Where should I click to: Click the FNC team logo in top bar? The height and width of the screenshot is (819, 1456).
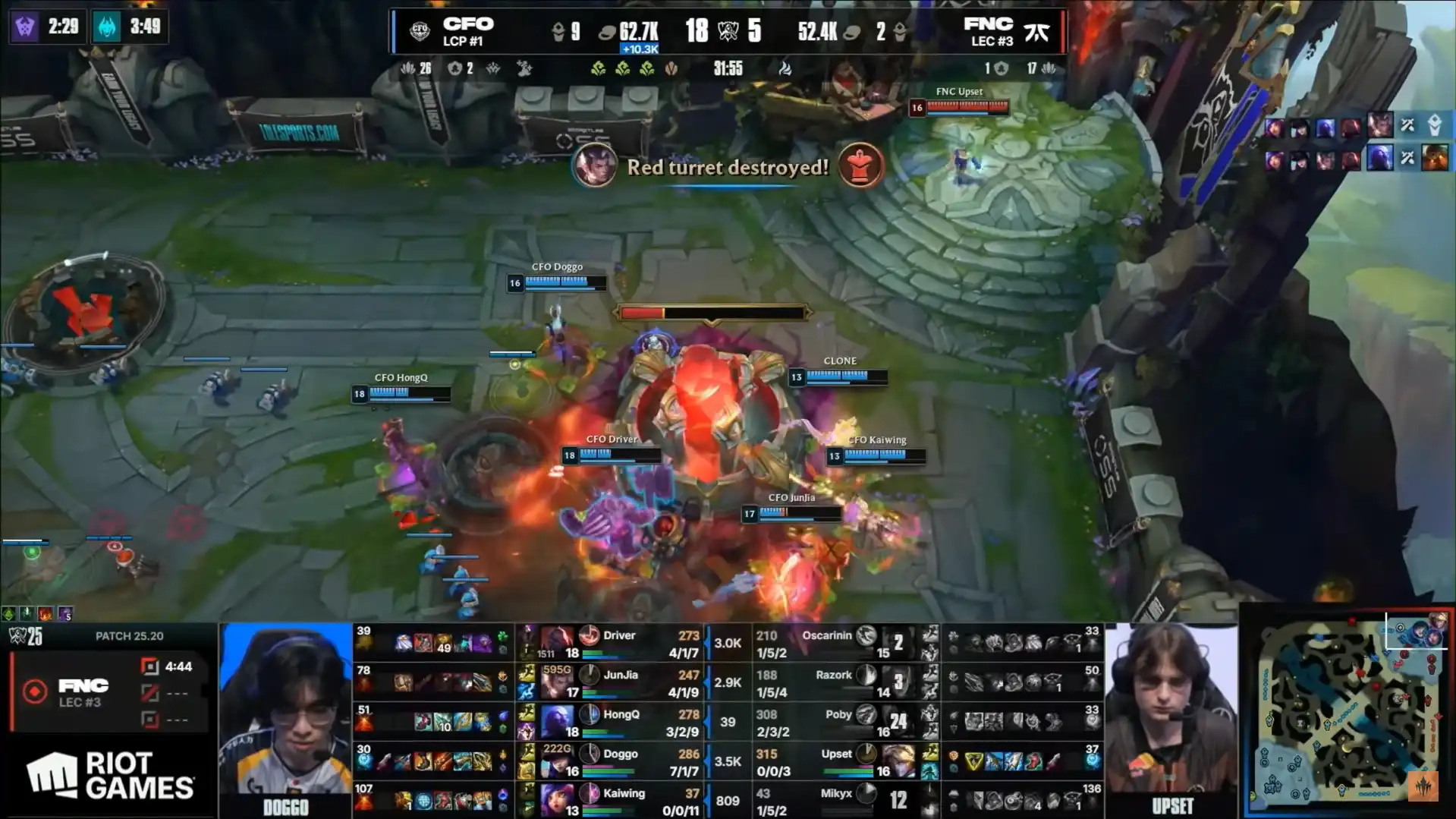tap(1036, 32)
